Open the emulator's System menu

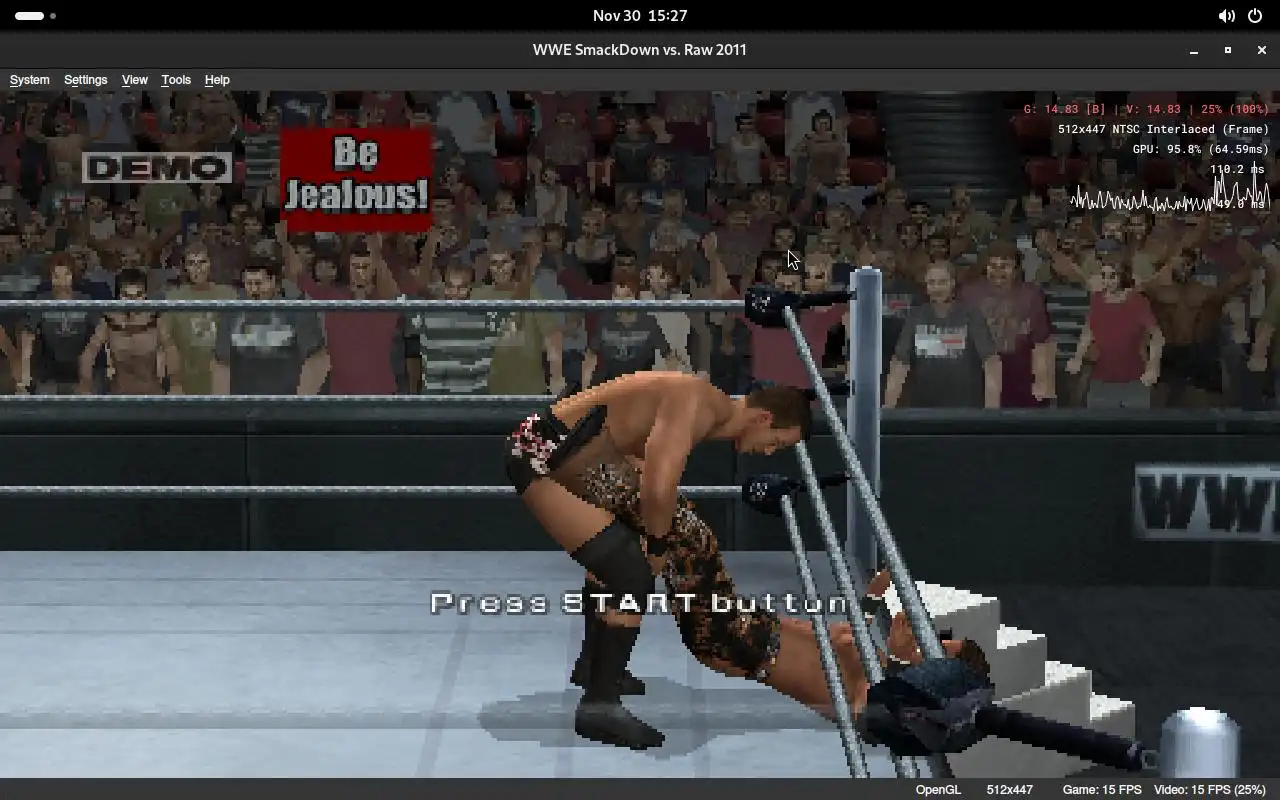pyautogui.click(x=29, y=80)
